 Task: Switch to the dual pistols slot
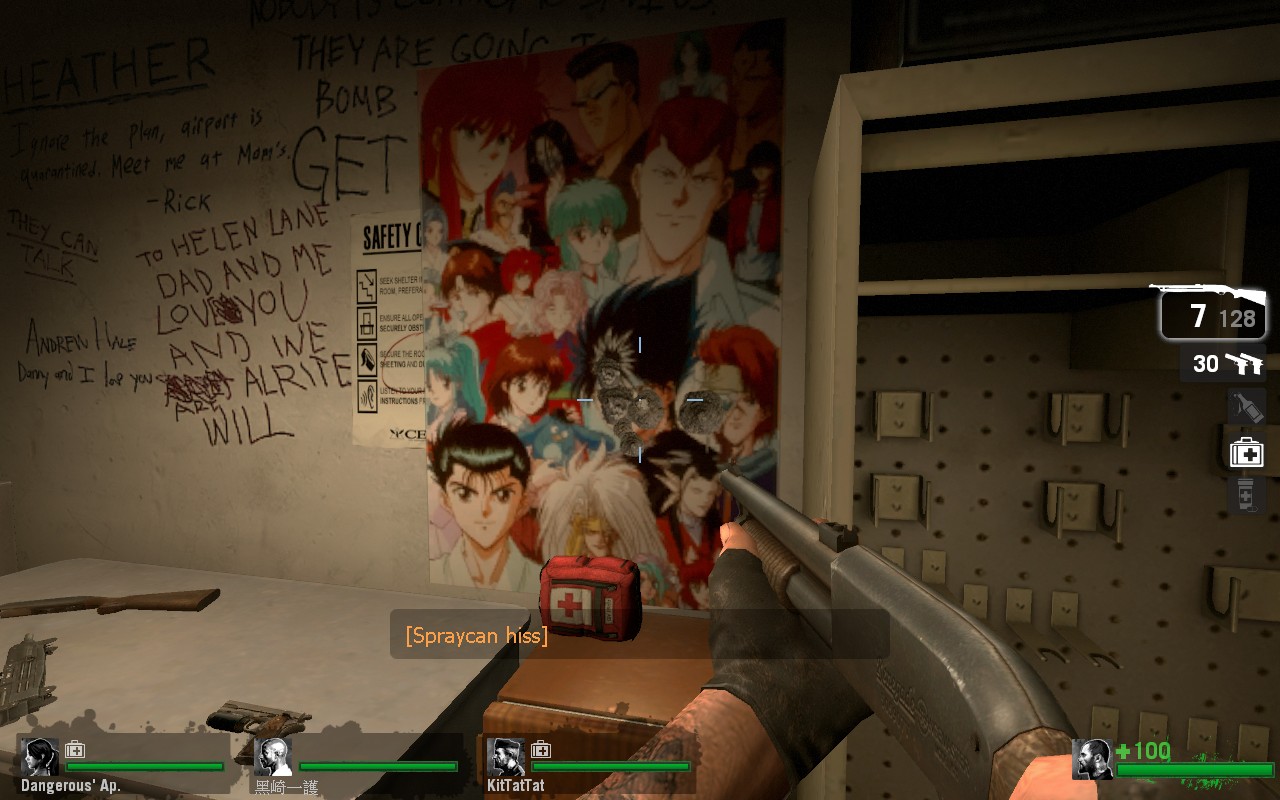click(x=1224, y=364)
